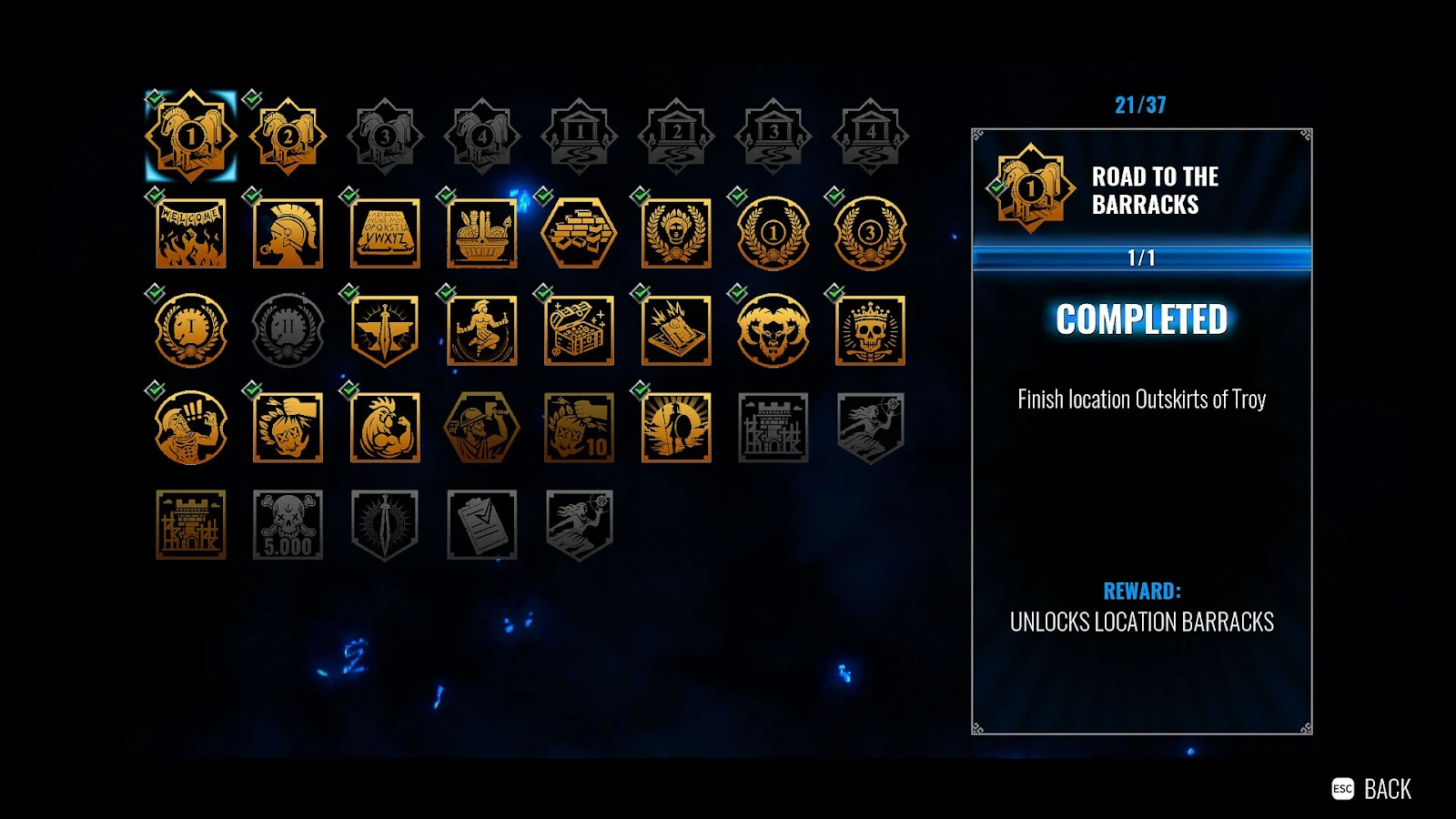Click the 1/1 progress bar
Image resolution: width=1456 pixels, height=819 pixels.
point(1141,258)
